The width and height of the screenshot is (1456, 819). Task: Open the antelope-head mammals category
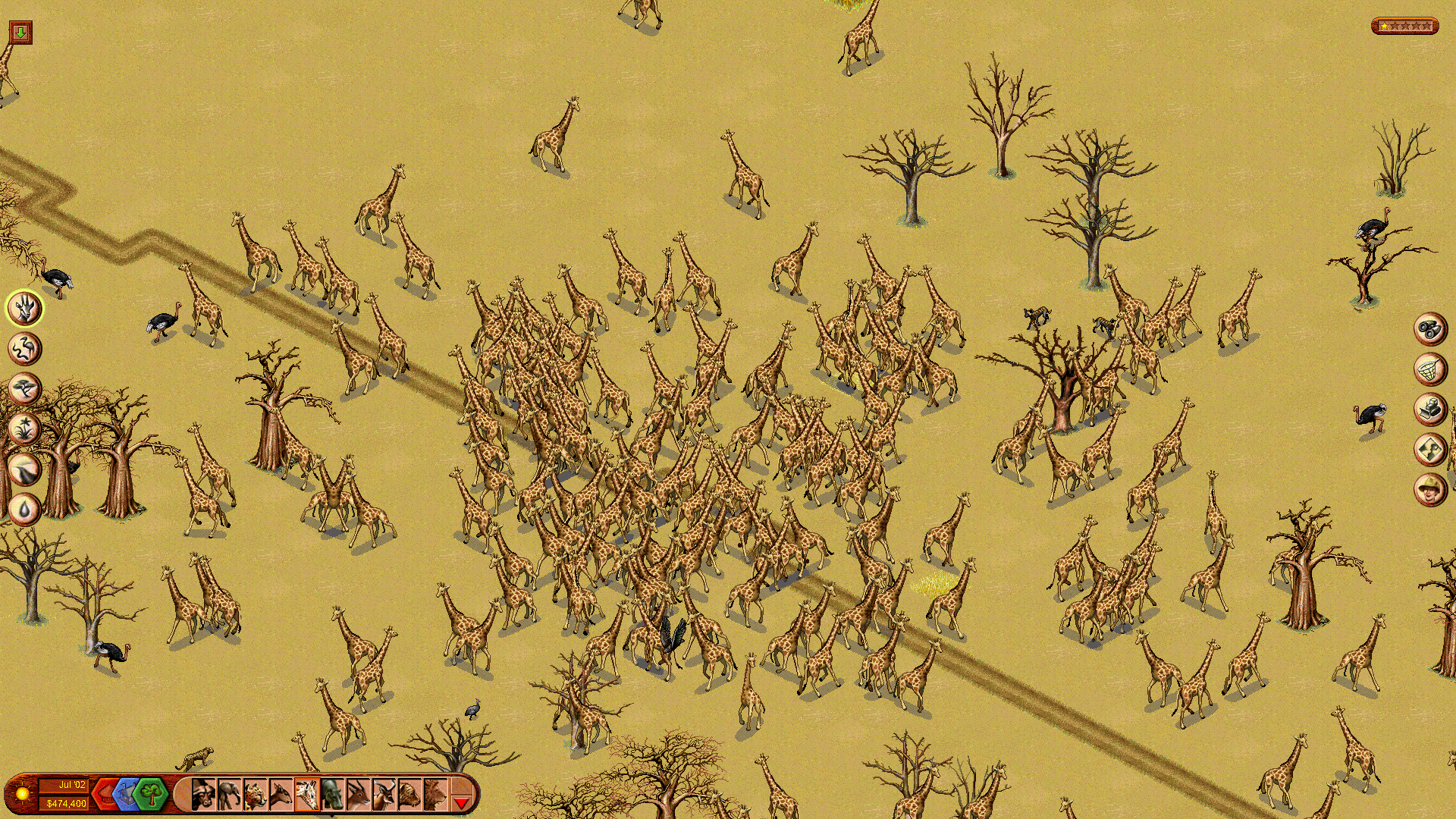click(x=25, y=309)
